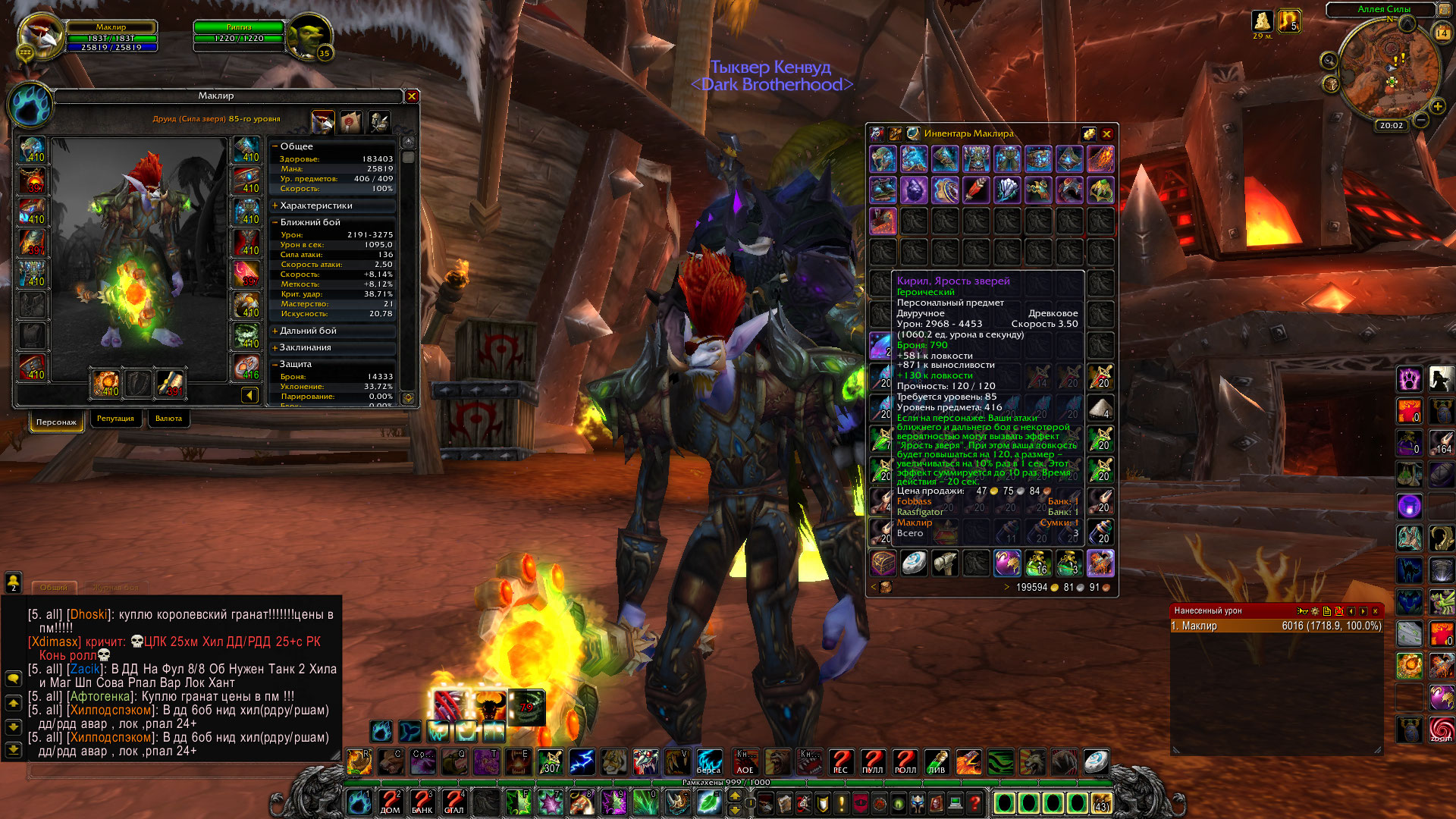1456x819 pixels.
Task: Switch to the Репутация tab
Action: [x=115, y=419]
